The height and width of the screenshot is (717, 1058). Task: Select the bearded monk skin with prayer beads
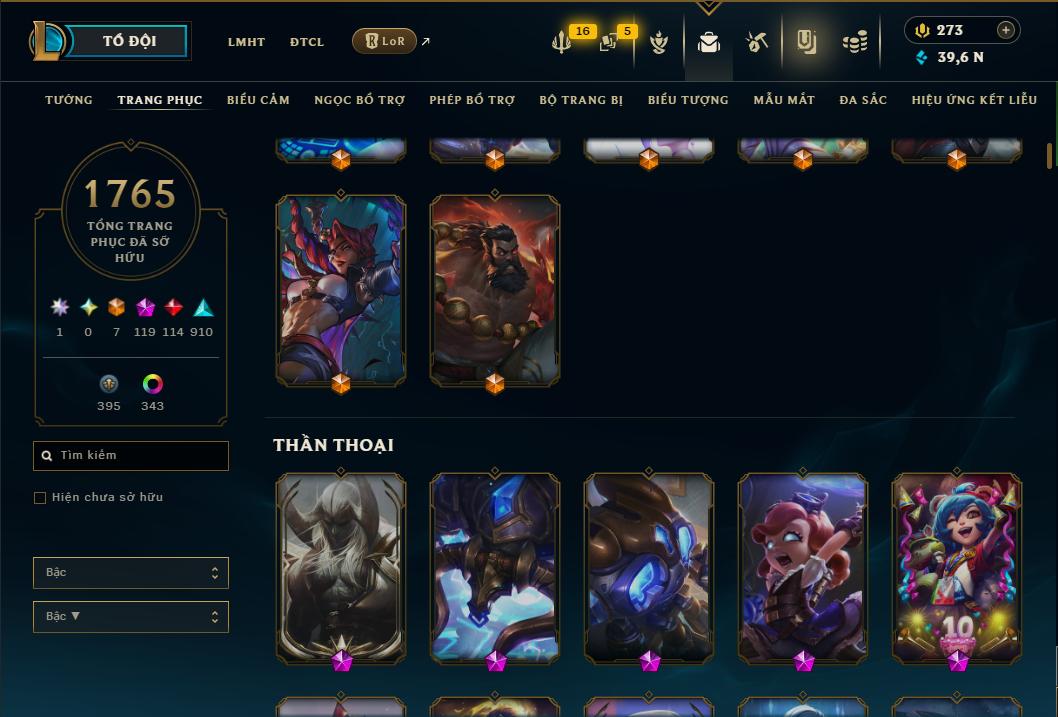495,288
